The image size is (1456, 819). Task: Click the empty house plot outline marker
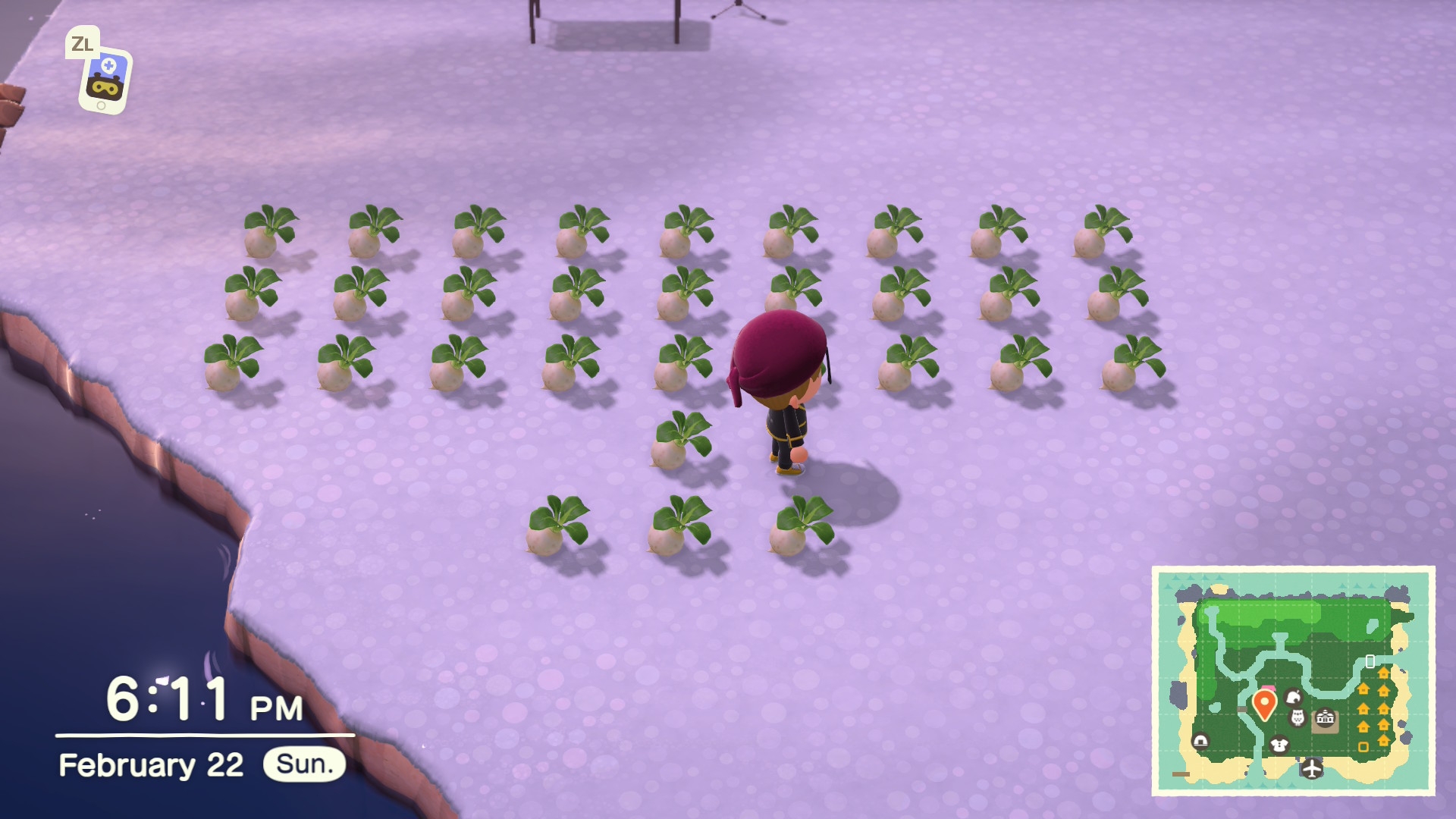pyautogui.click(x=1363, y=747)
